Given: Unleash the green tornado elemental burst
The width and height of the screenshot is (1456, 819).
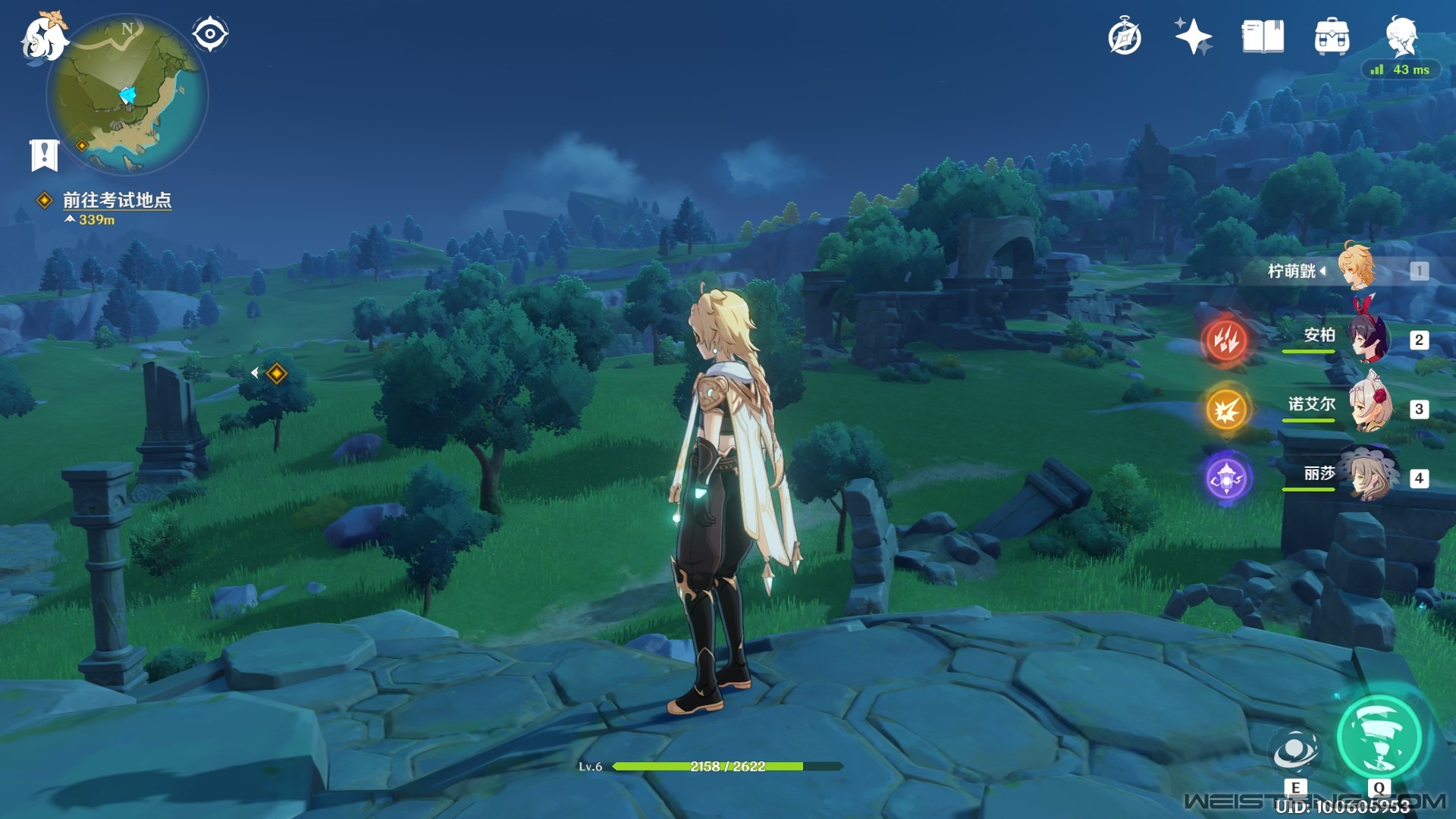Looking at the screenshot, I should point(1379,737).
